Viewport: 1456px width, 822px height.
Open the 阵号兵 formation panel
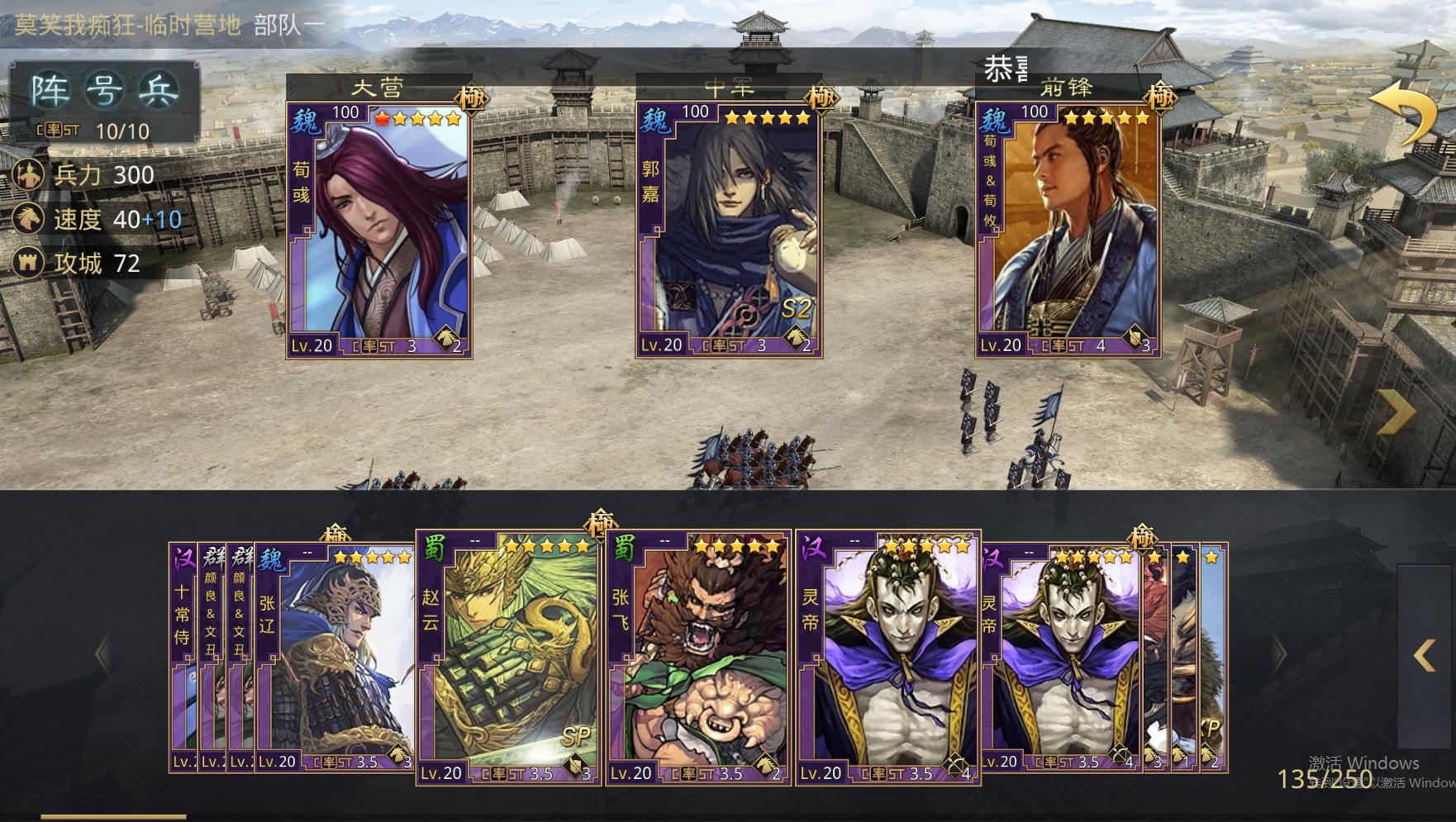coord(104,90)
